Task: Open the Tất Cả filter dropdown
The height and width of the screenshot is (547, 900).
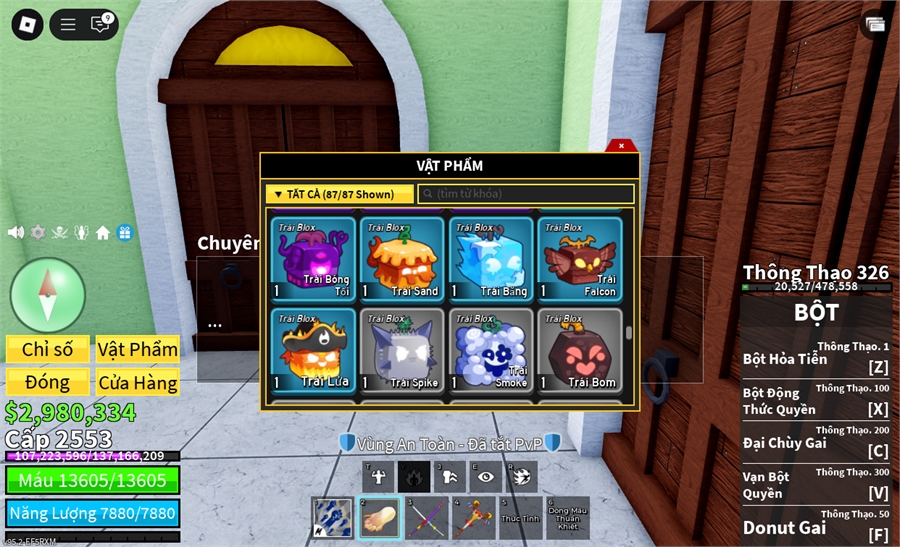Action: [339, 194]
